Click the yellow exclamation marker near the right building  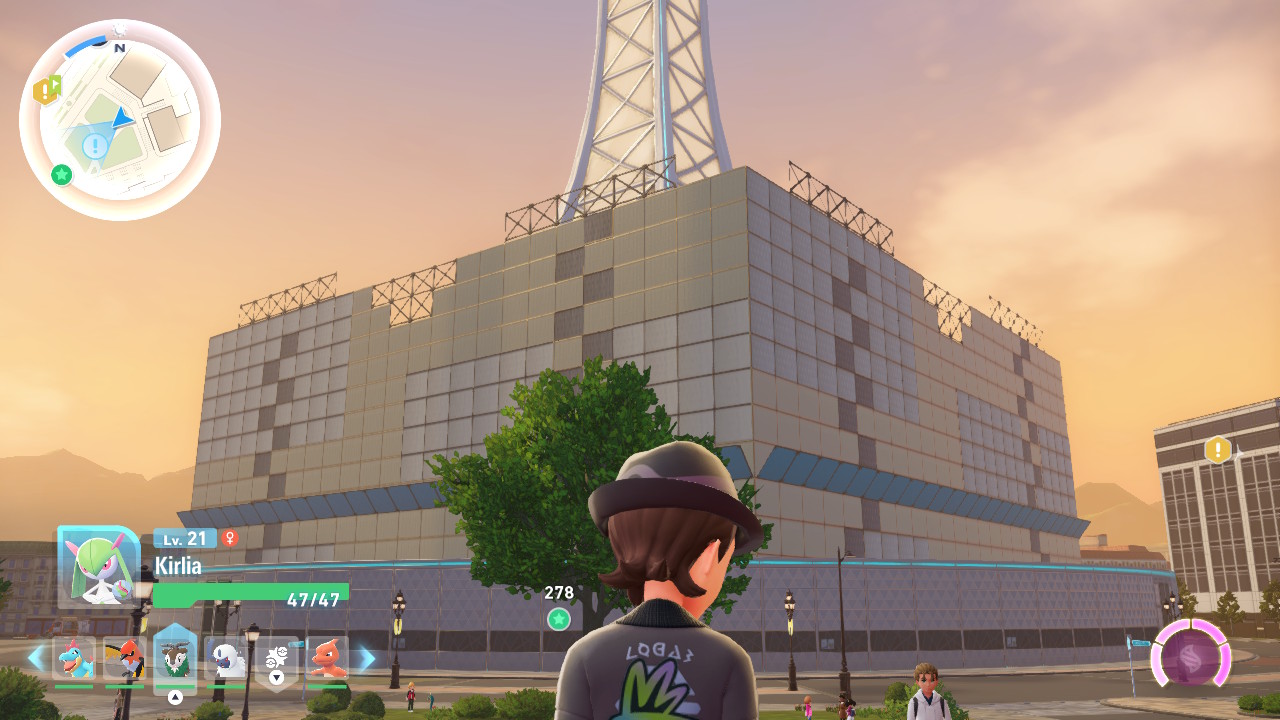pos(1218,450)
